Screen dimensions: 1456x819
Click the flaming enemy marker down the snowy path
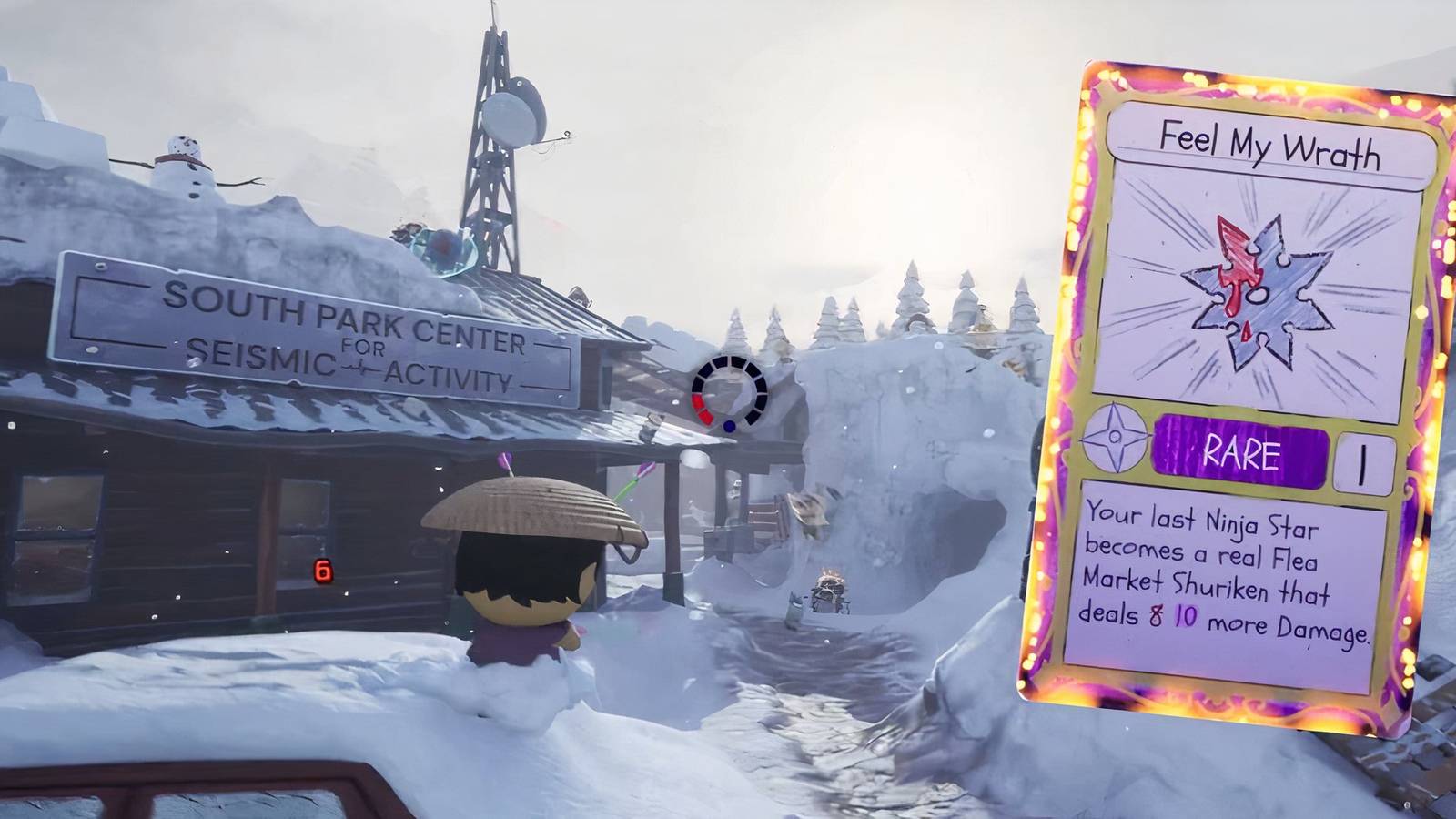pyautogui.click(x=826, y=587)
